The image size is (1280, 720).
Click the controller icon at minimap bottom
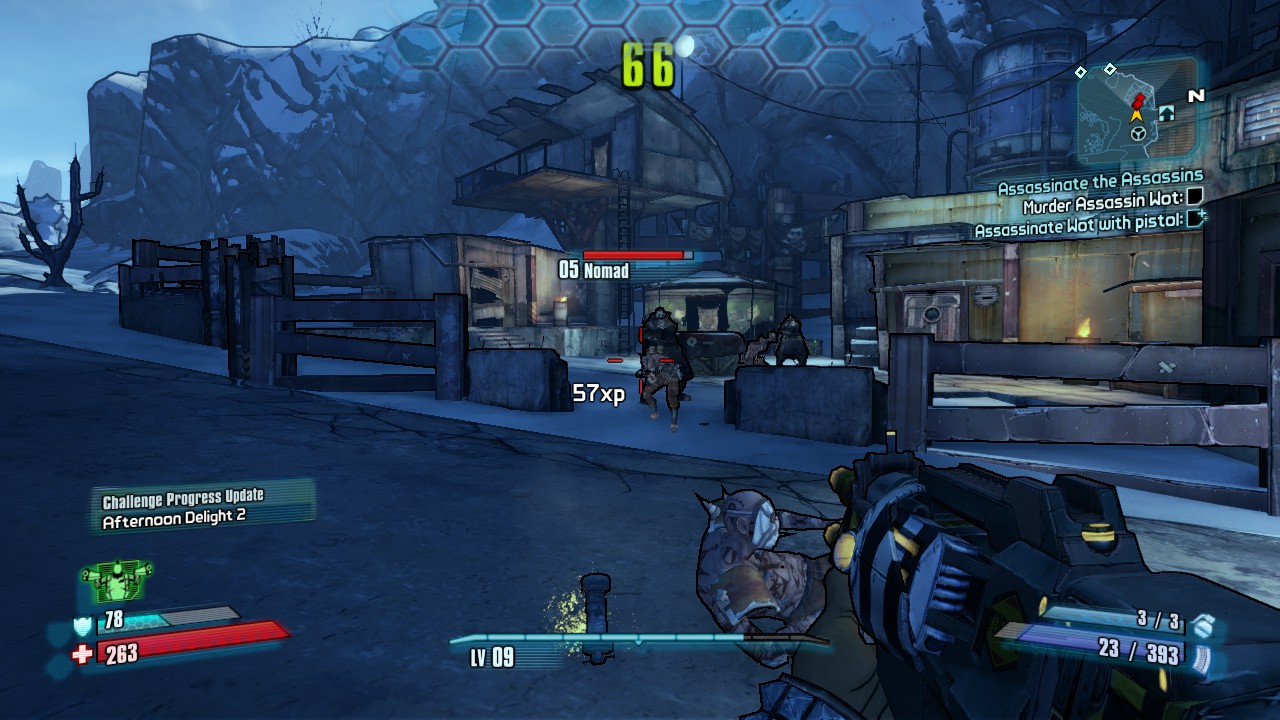(1139, 133)
